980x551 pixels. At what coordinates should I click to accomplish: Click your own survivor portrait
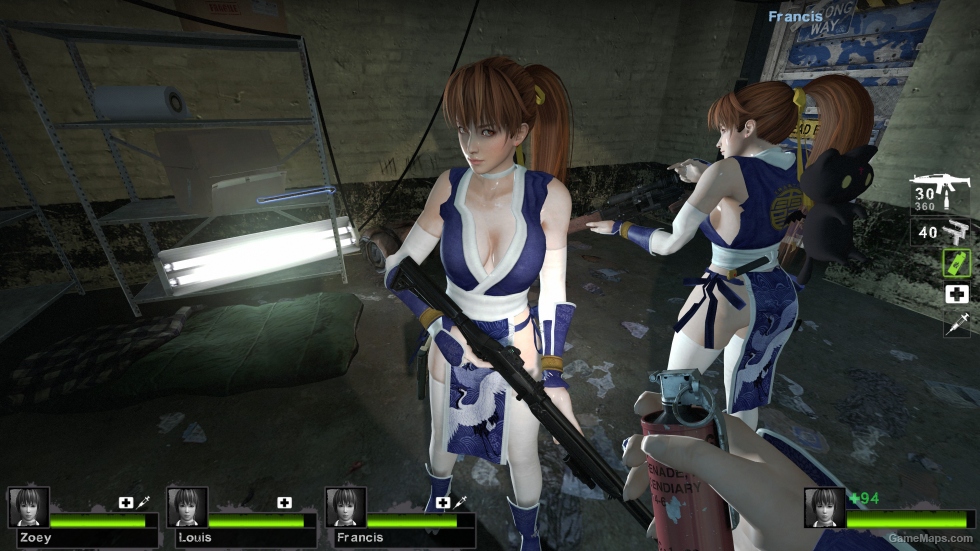click(824, 507)
